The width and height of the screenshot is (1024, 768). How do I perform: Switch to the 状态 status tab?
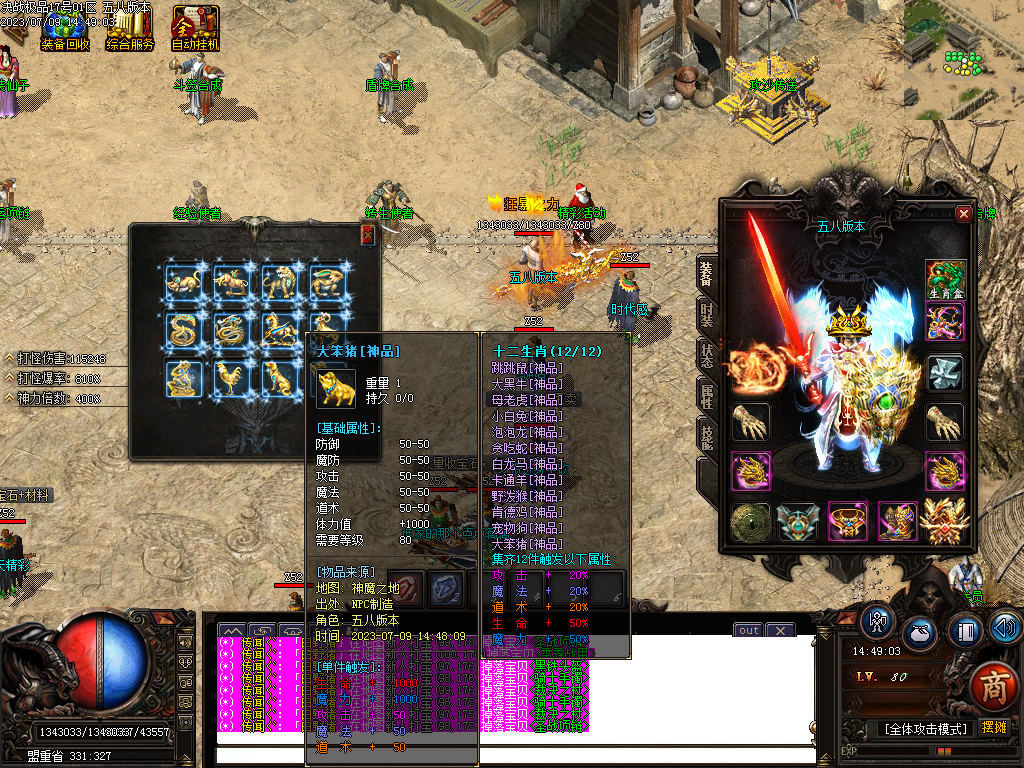706,355
